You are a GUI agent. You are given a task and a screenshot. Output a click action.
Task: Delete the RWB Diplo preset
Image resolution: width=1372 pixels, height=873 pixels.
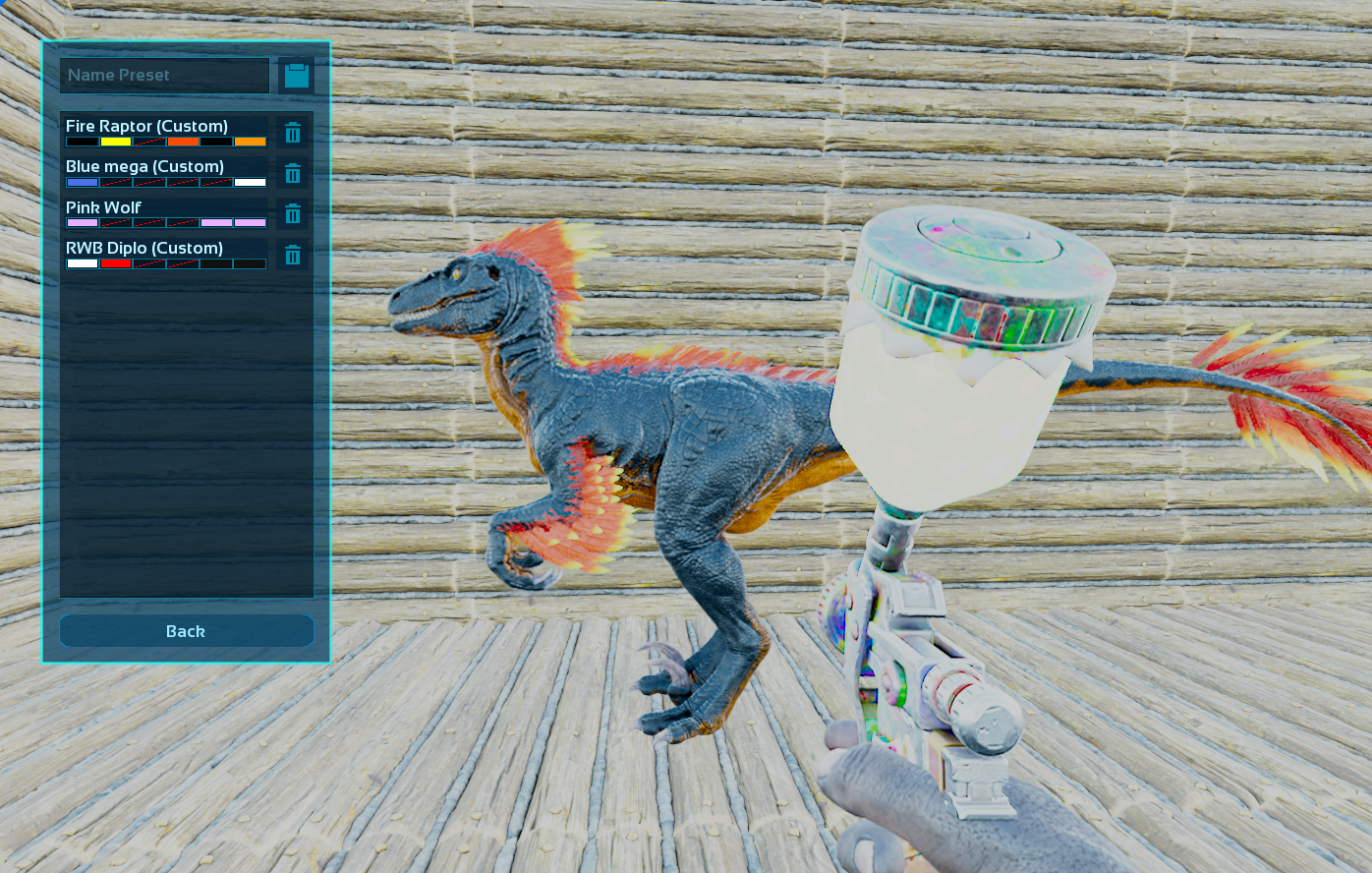pyautogui.click(x=293, y=256)
